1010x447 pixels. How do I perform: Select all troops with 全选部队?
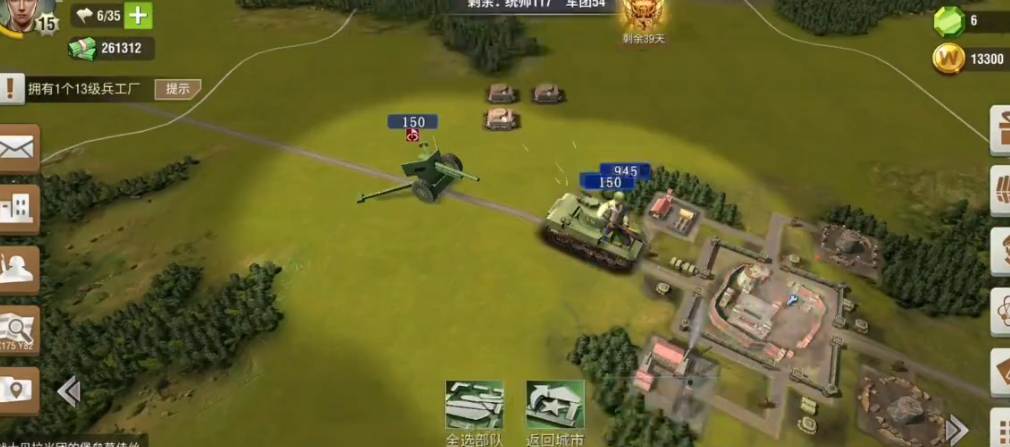click(x=474, y=410)
